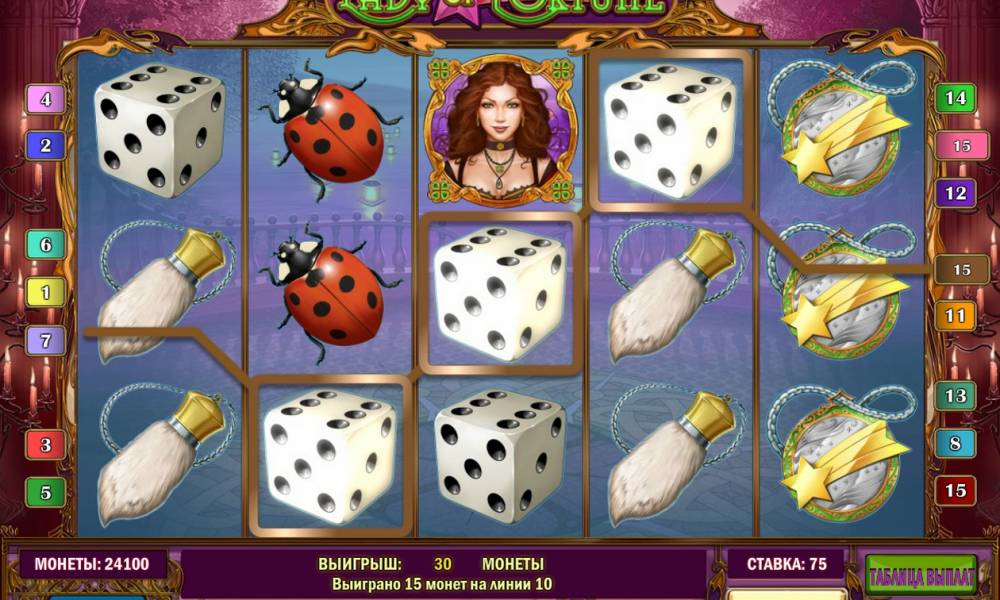Viewport: 1000px width, 600px height.
Task: Activate payline 13 marker
Action: pyautogui.click(x=955, y=396)
